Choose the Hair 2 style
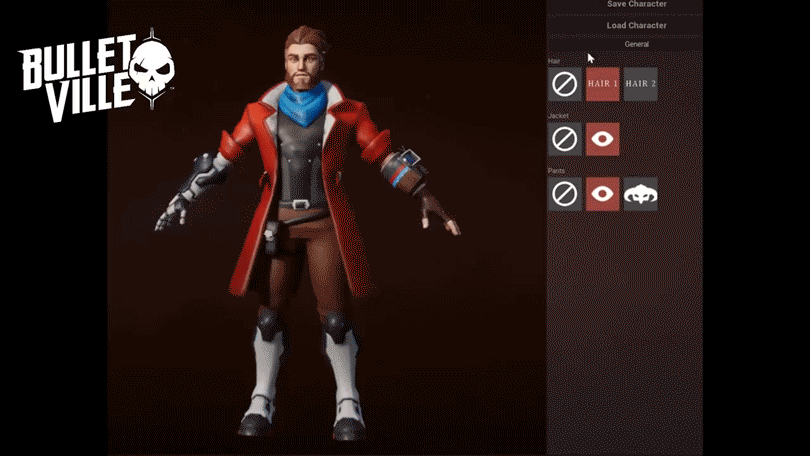This screenshot has width=810, height=456. click(641, 84)
